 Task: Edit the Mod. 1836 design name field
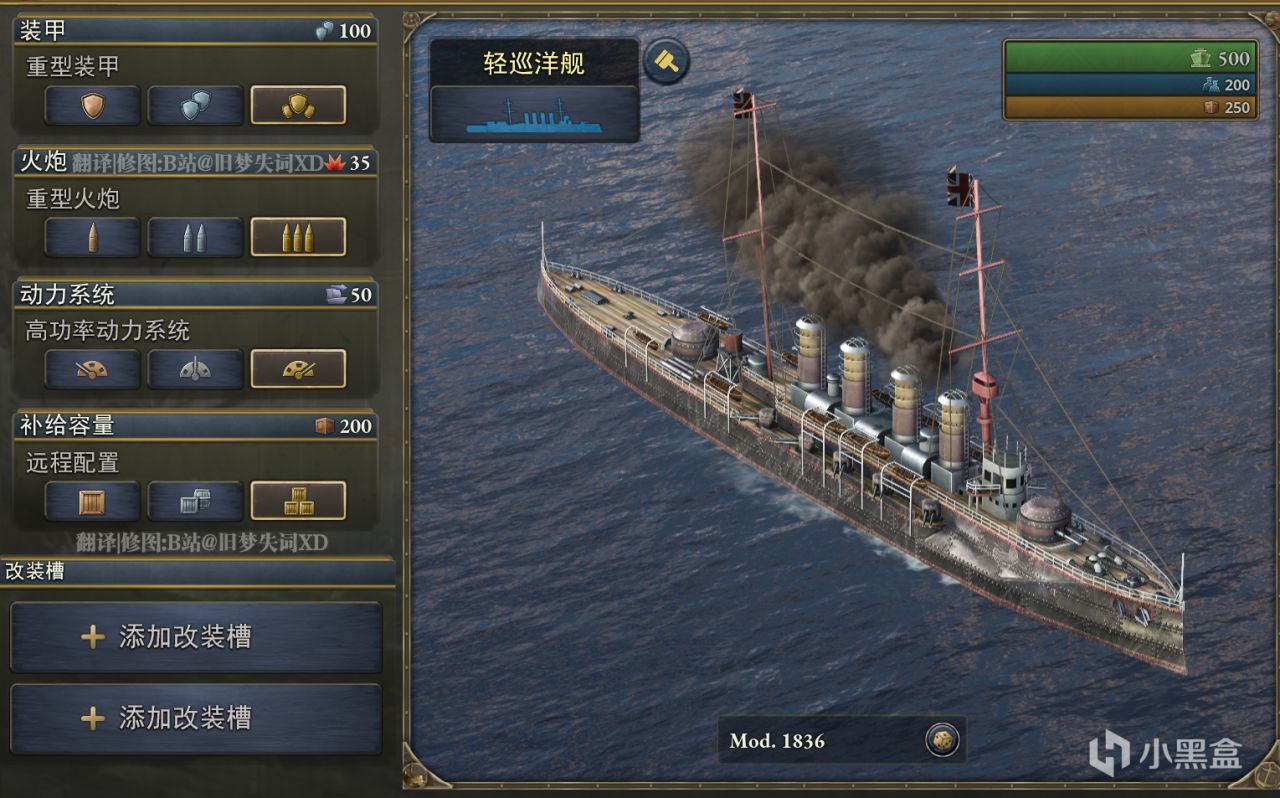pyautogui.click(x=818, y=741)
